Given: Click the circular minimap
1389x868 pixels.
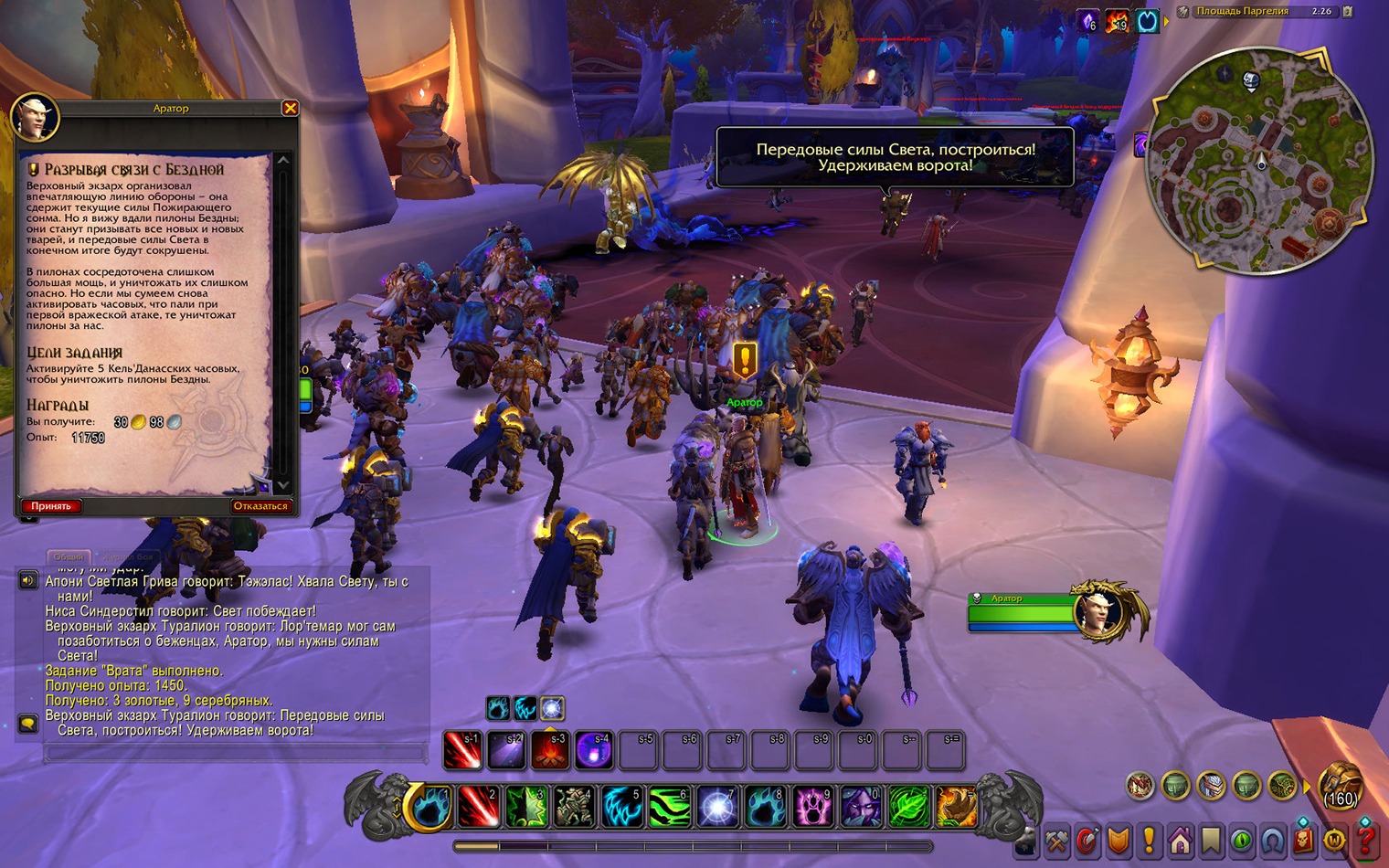Looking at the screenshot, I should [x=1259, y=161].
